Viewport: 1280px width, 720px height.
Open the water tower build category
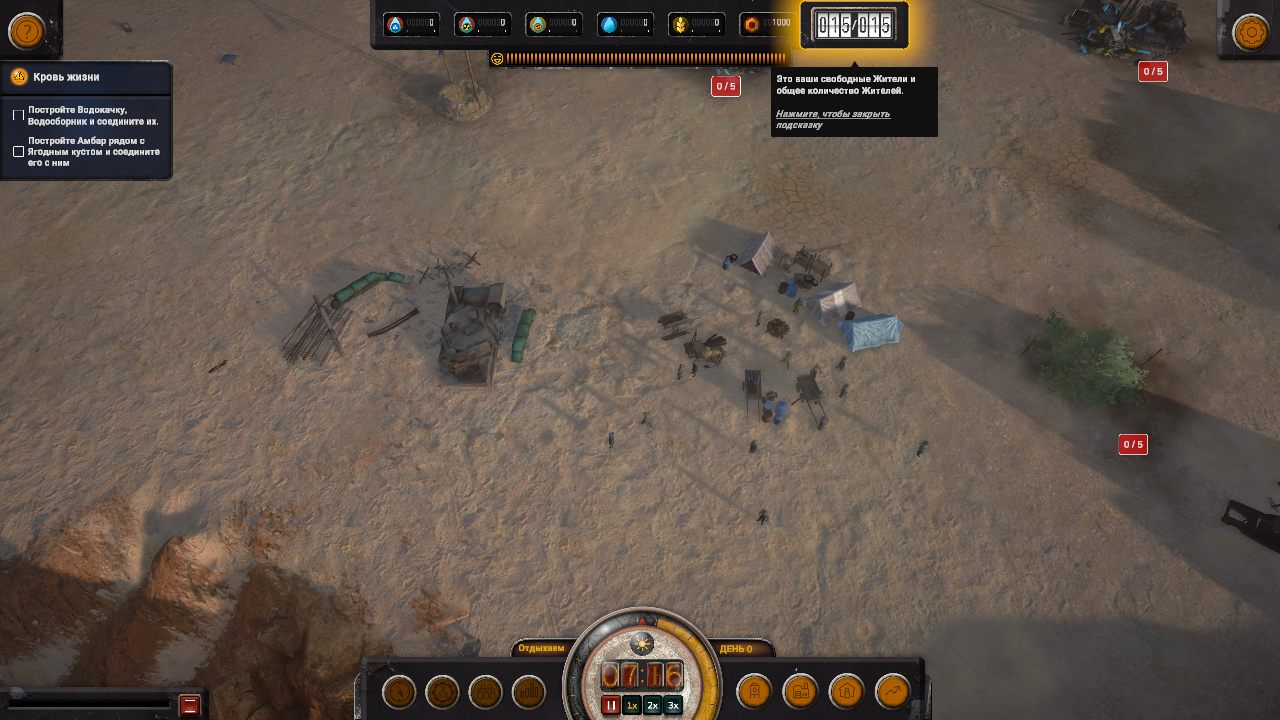[755, 691]
